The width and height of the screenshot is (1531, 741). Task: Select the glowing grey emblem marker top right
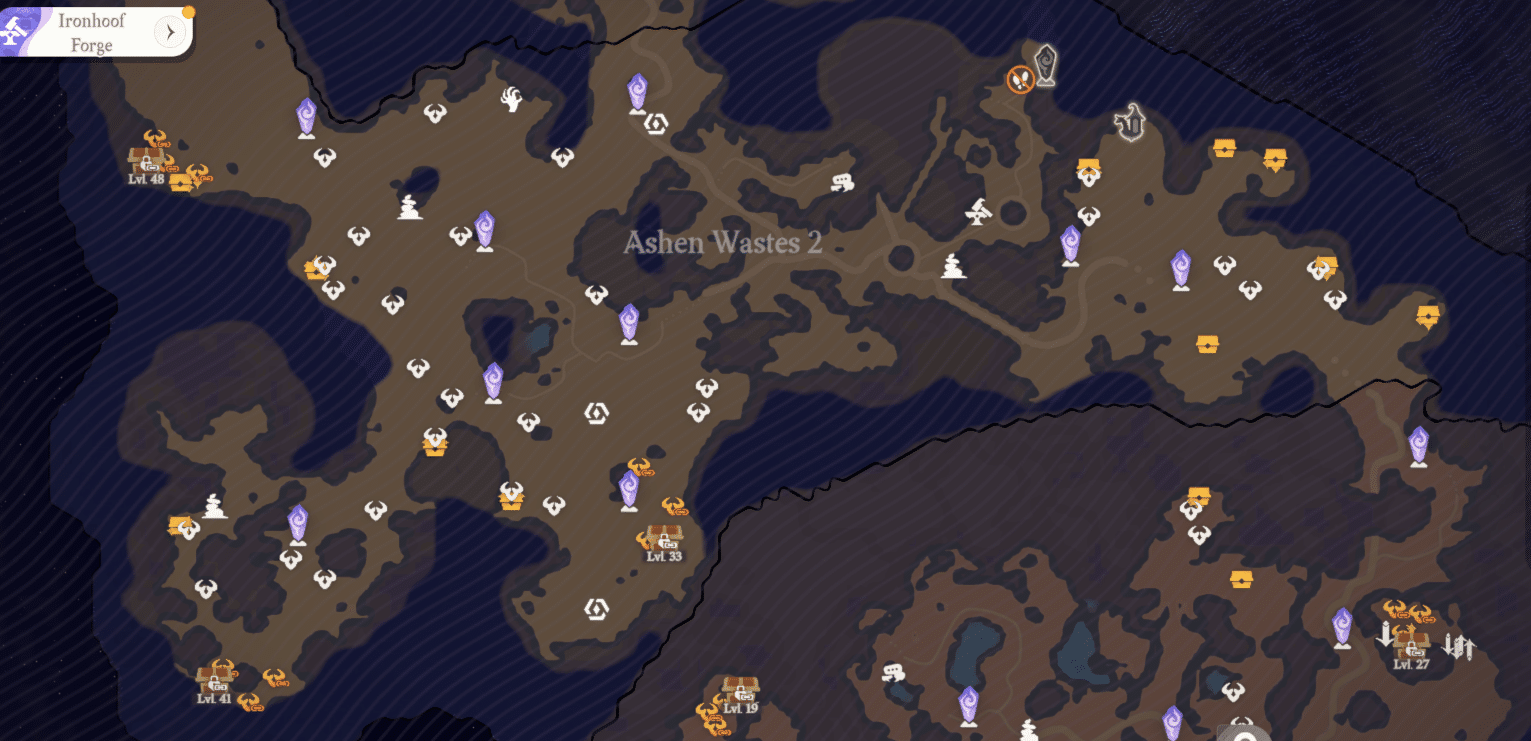click(1131, 122)
